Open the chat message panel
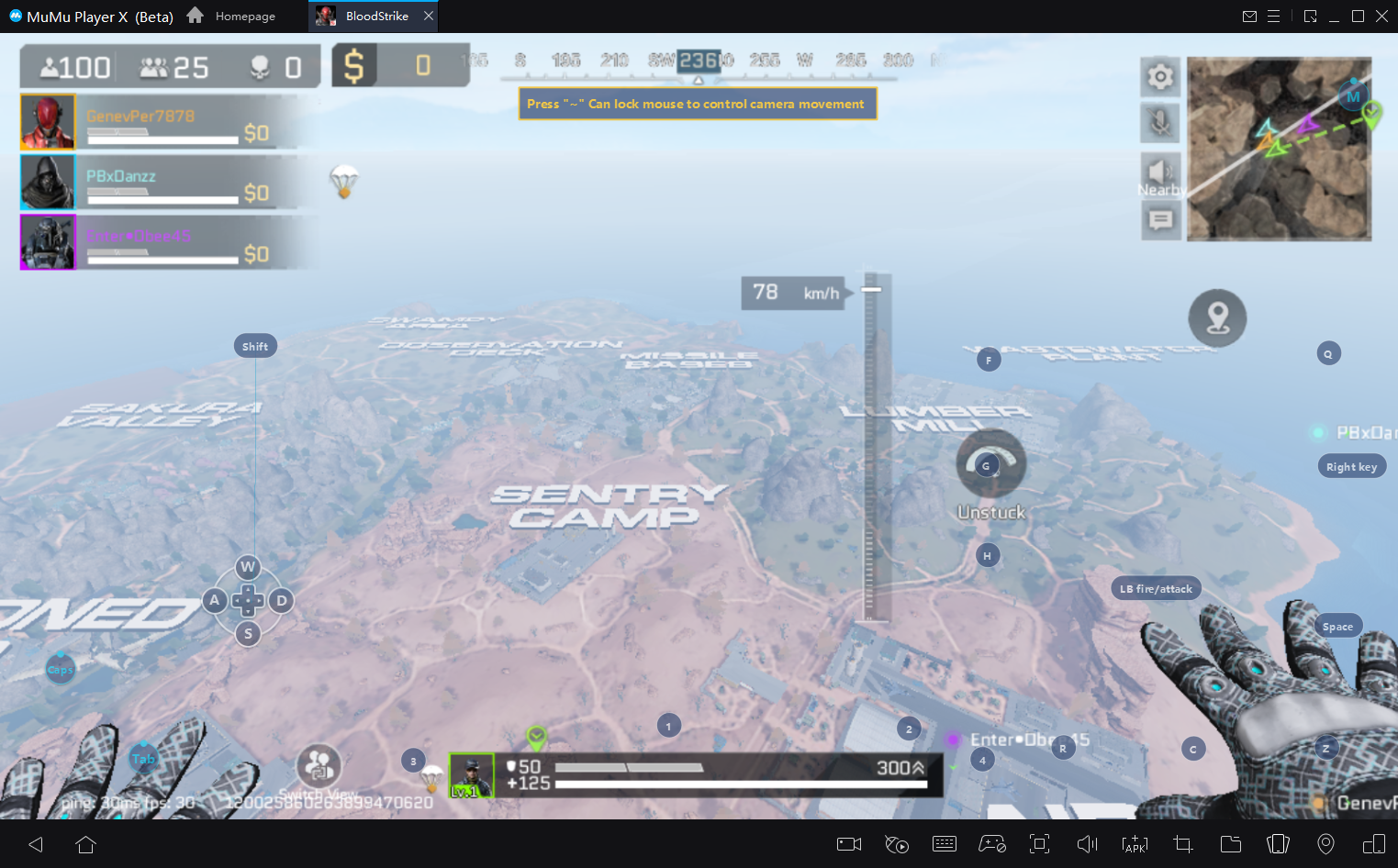Viewport: 1398px width, 868px height. coord(1160,220)
